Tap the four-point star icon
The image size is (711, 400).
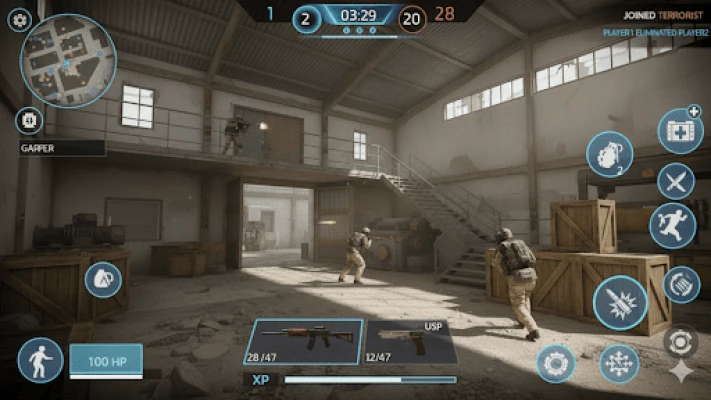click(x=681, y=373)
